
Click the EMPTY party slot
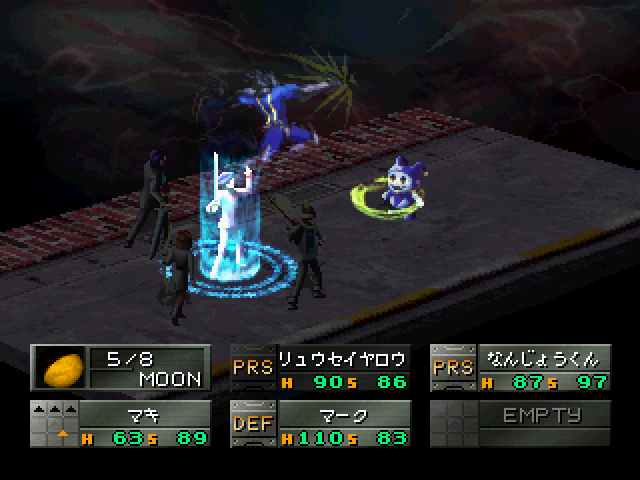pos(541,416)
